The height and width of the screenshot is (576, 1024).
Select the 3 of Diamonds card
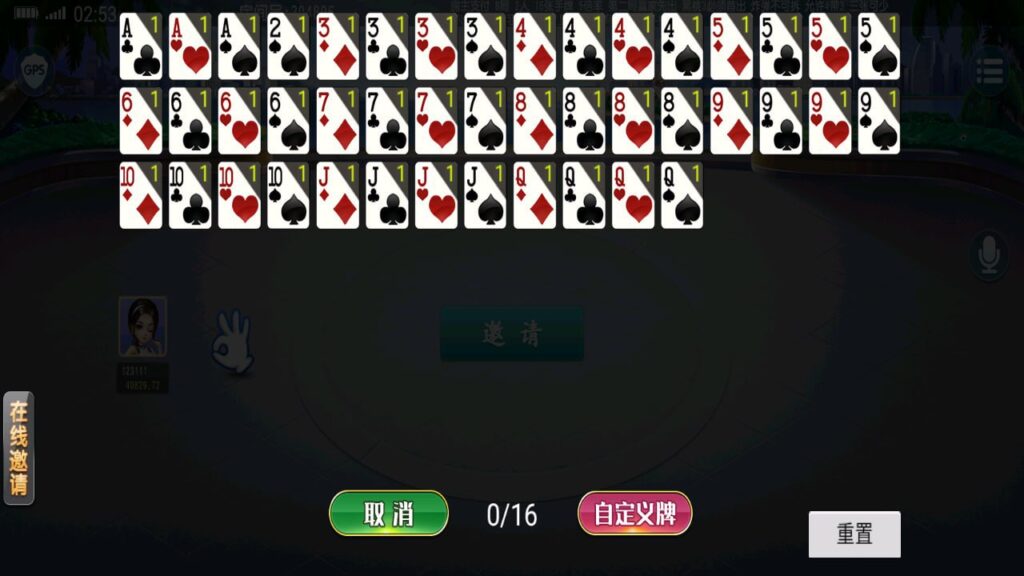338,47
